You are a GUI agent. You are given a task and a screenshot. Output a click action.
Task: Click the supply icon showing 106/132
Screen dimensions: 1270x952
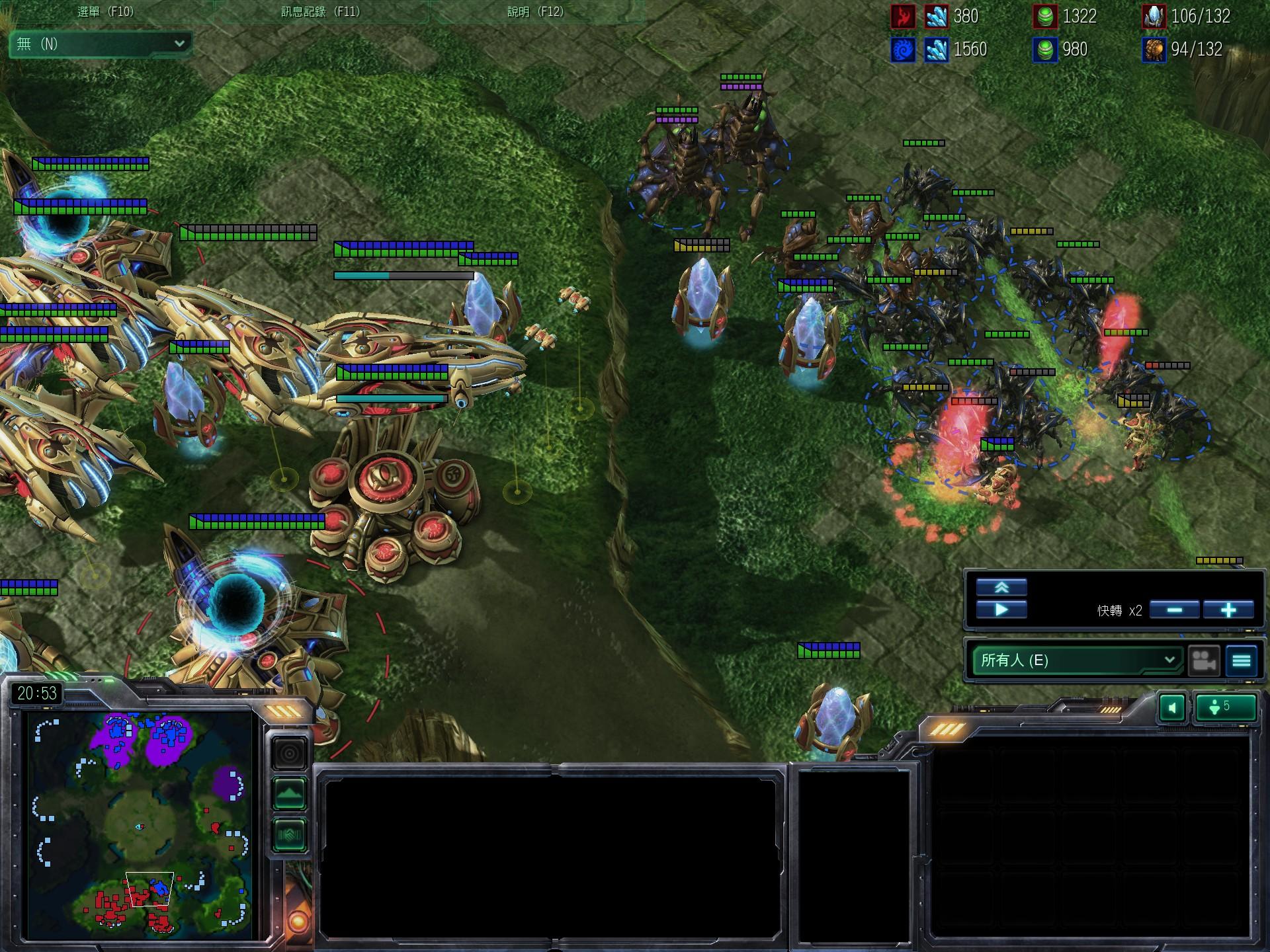[x=1154, y=17]
